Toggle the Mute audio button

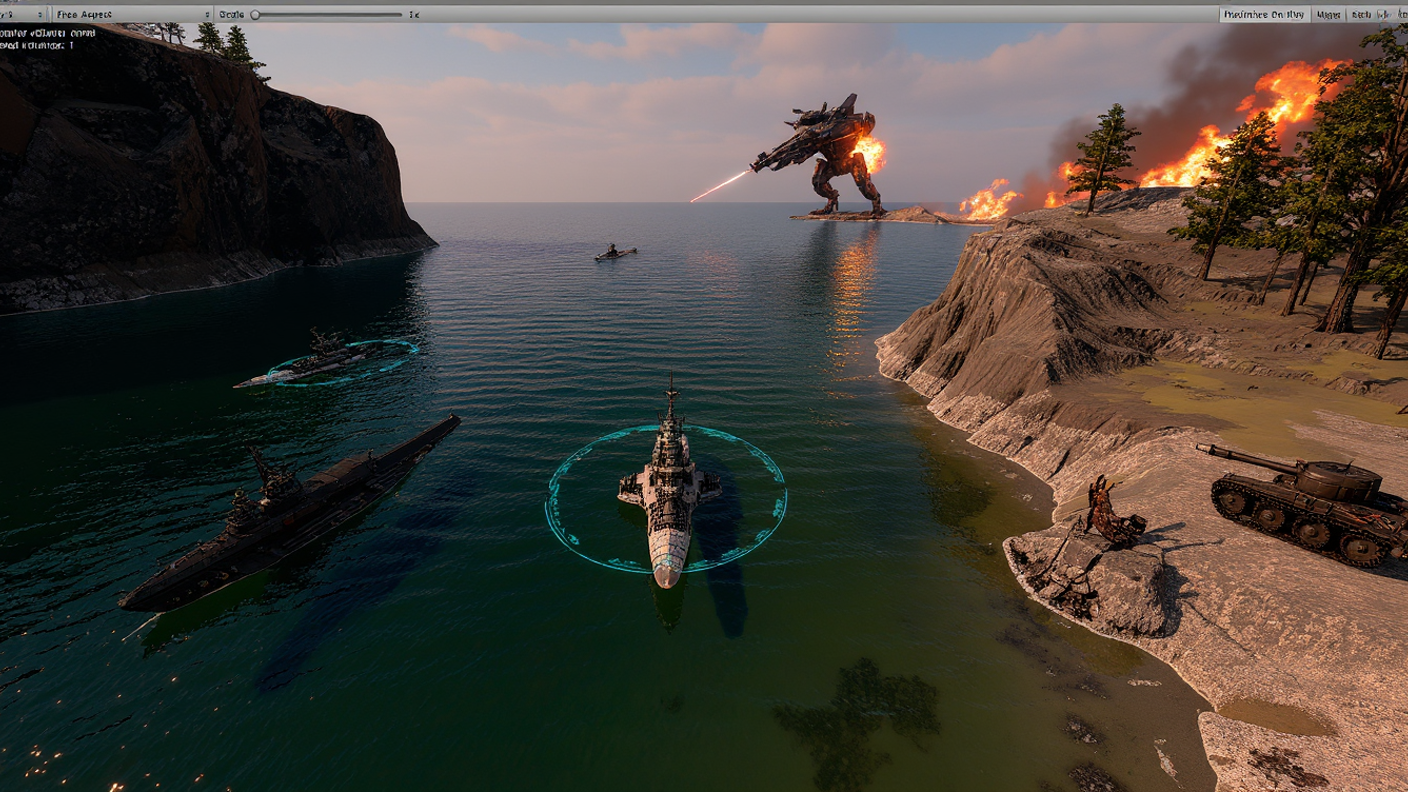[1329, 14]
